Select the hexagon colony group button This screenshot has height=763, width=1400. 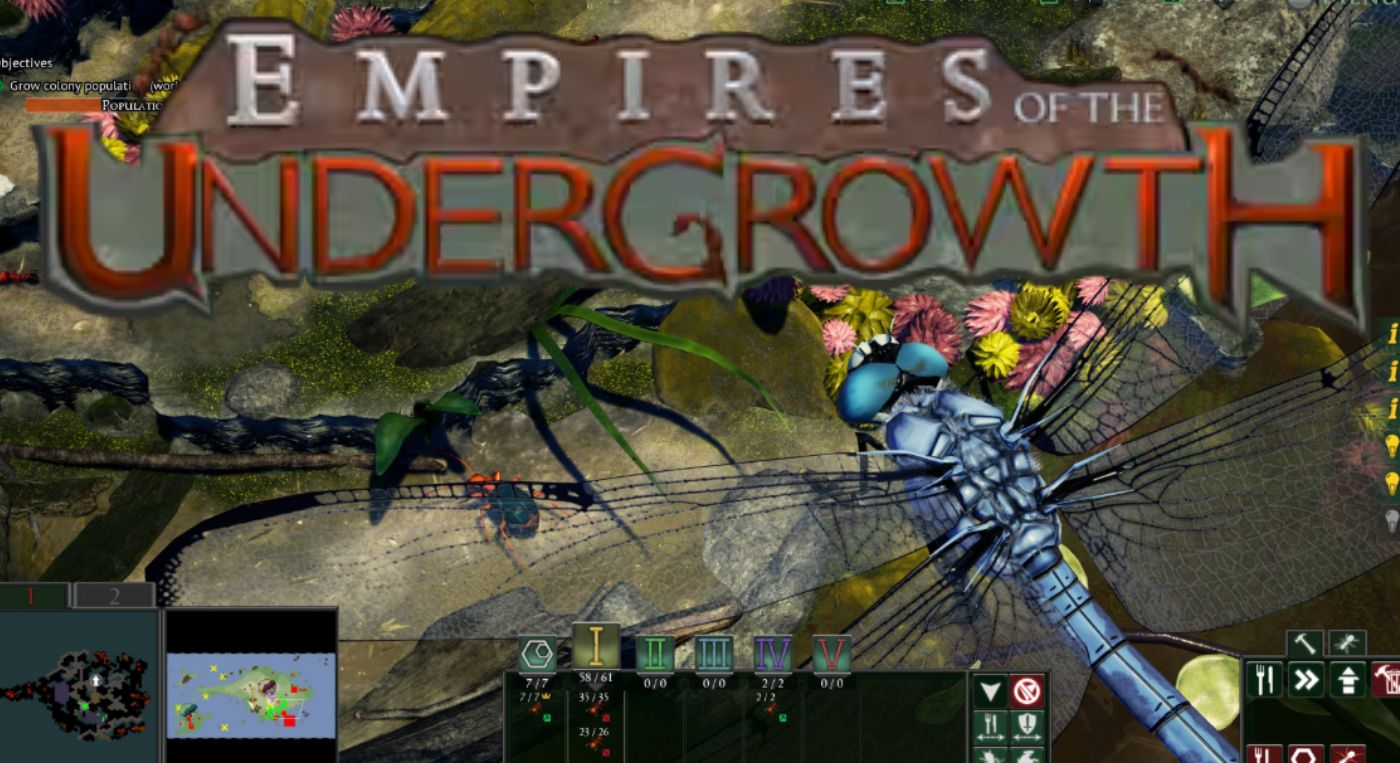click(x=539, y=652)
